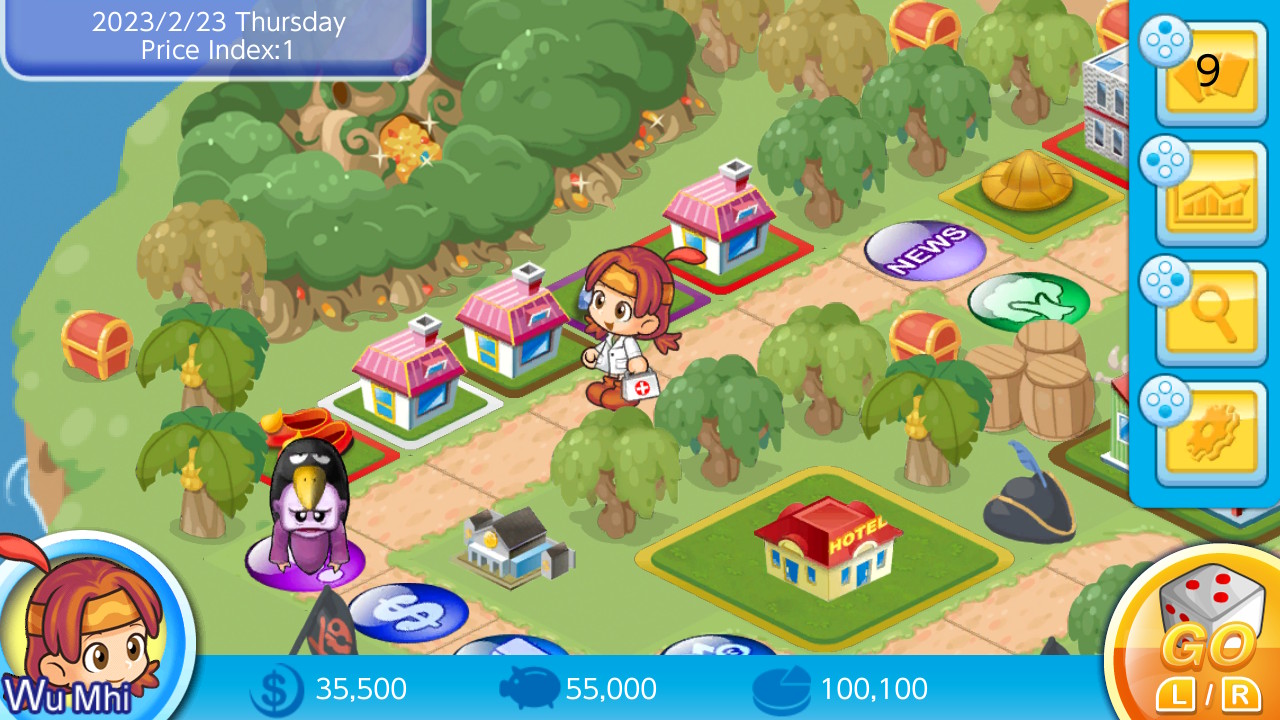The height and width of the screenshot is (720, 1280).
Task: Click the blue pie chart assets icon
Action: coord(781,688)
